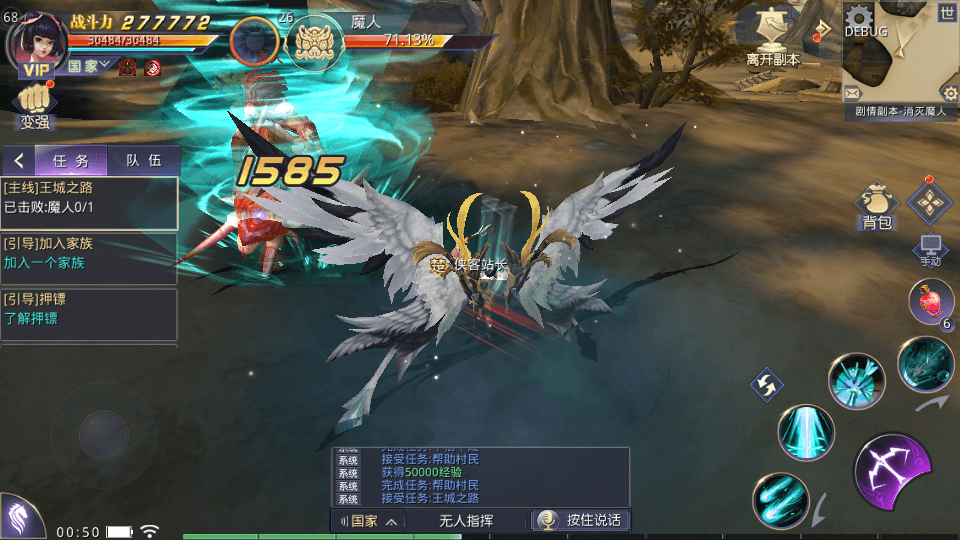Leave the dungeon via 离开副本
Image resolution: width=960 pixels, height=540 pixels.
coord(773,40)
